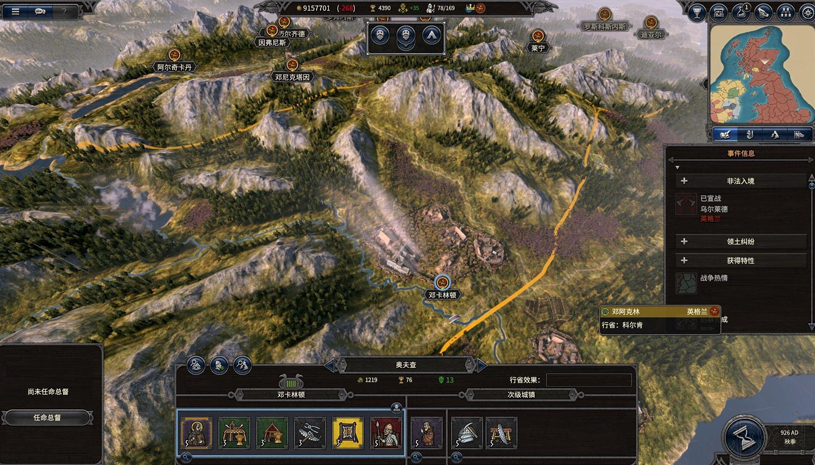
Task: Select the 邓卡林顿 settlement label on map
Action: 442,294
